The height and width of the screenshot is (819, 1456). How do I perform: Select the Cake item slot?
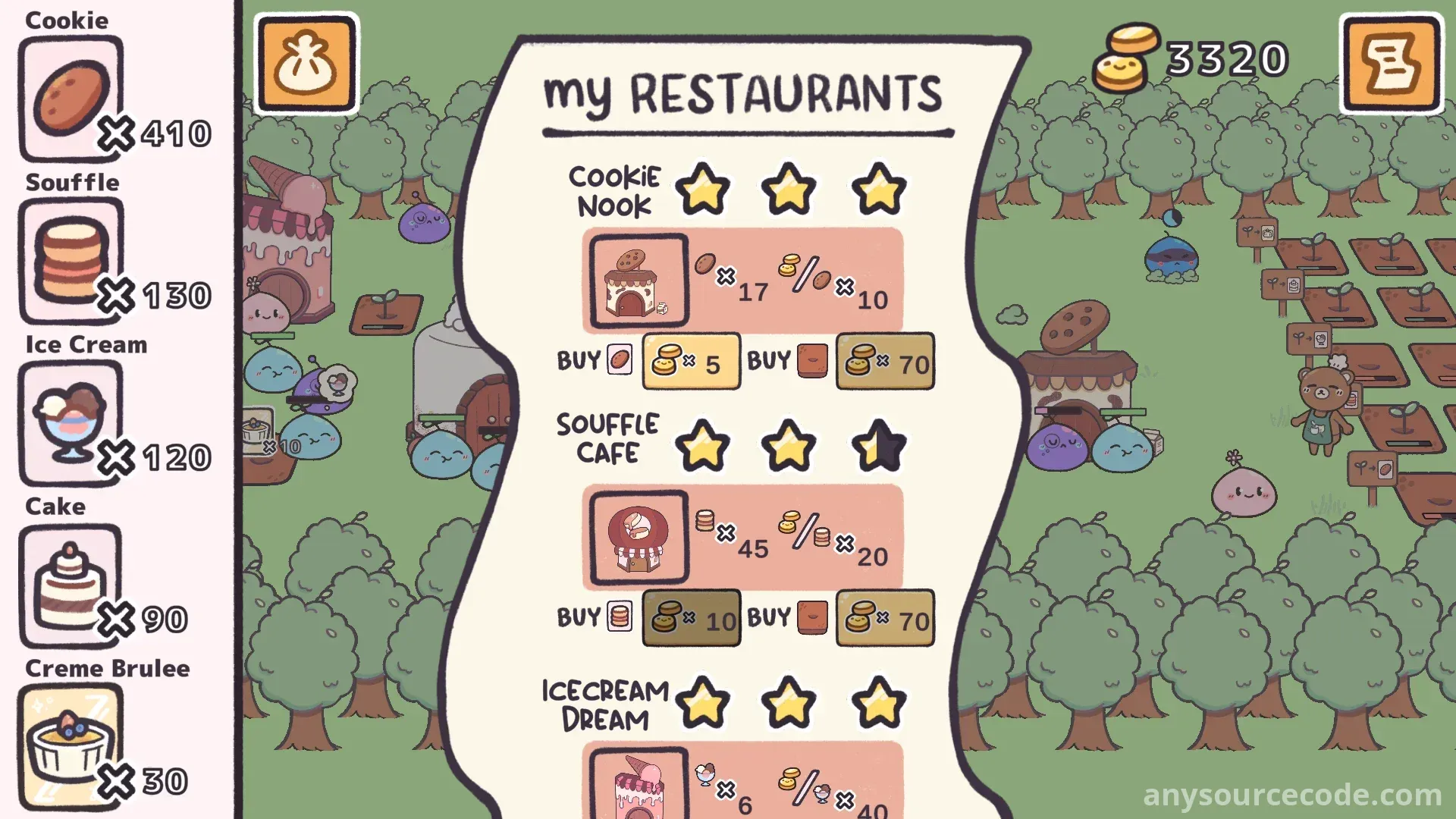[x=71, y=585]
